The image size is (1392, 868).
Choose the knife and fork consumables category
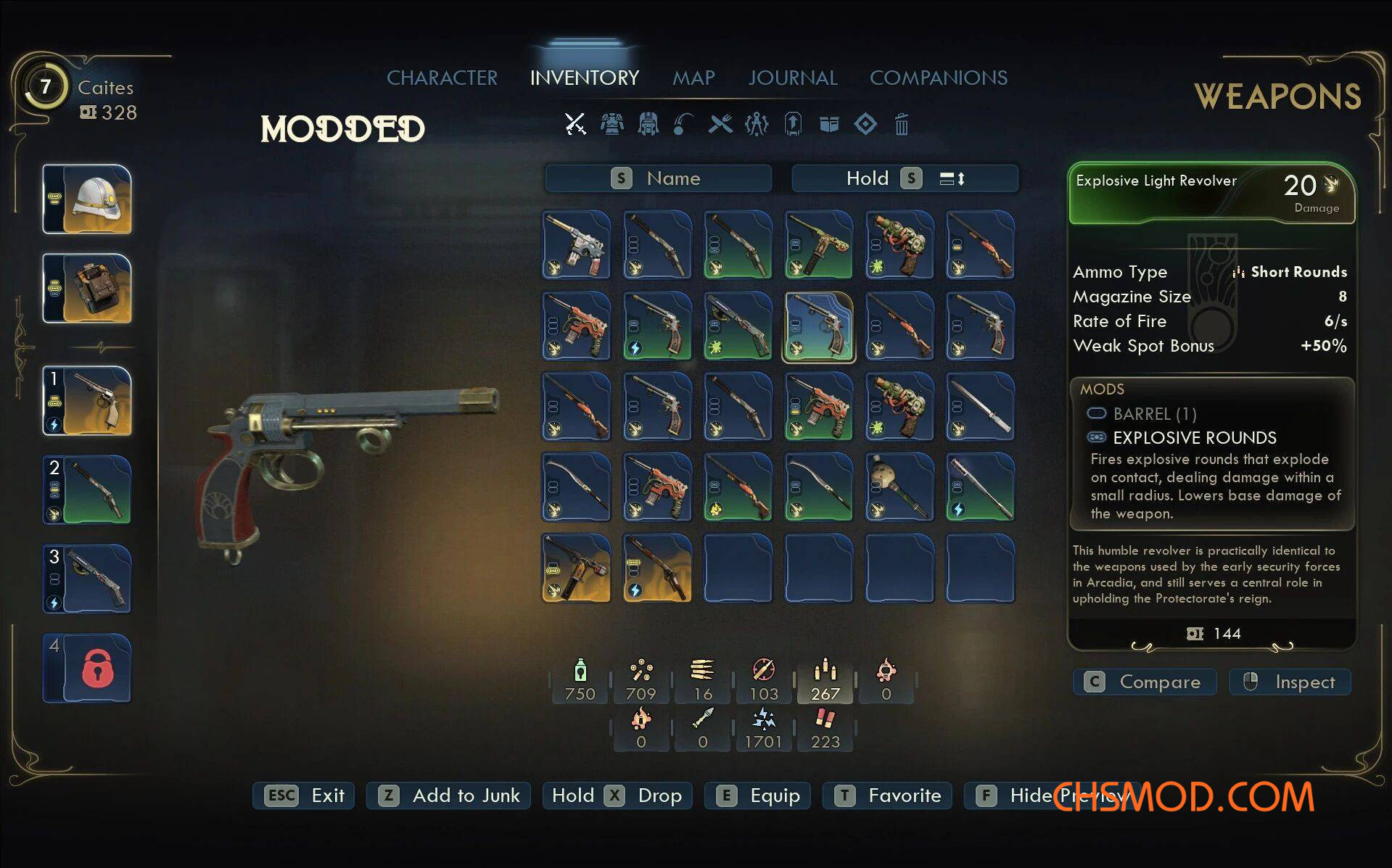point(720,124)
